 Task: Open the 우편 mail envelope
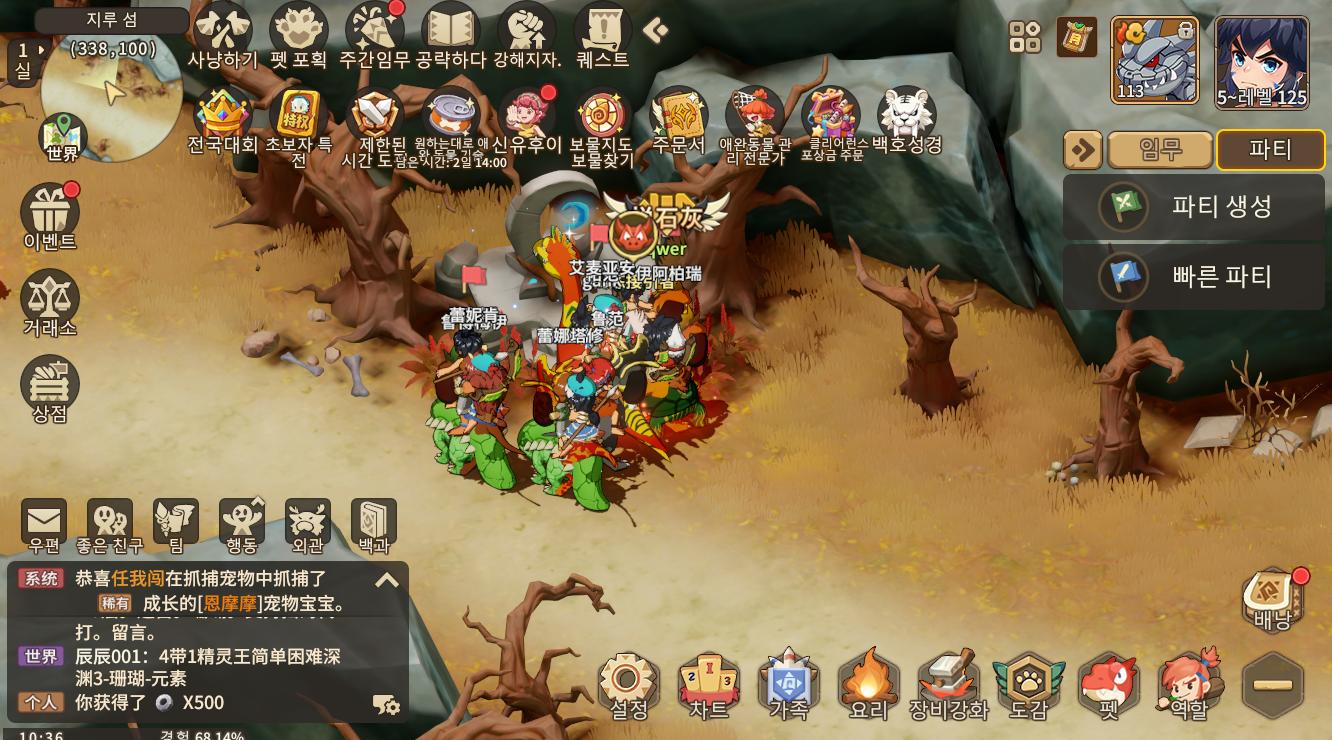(x=44, y=523)
